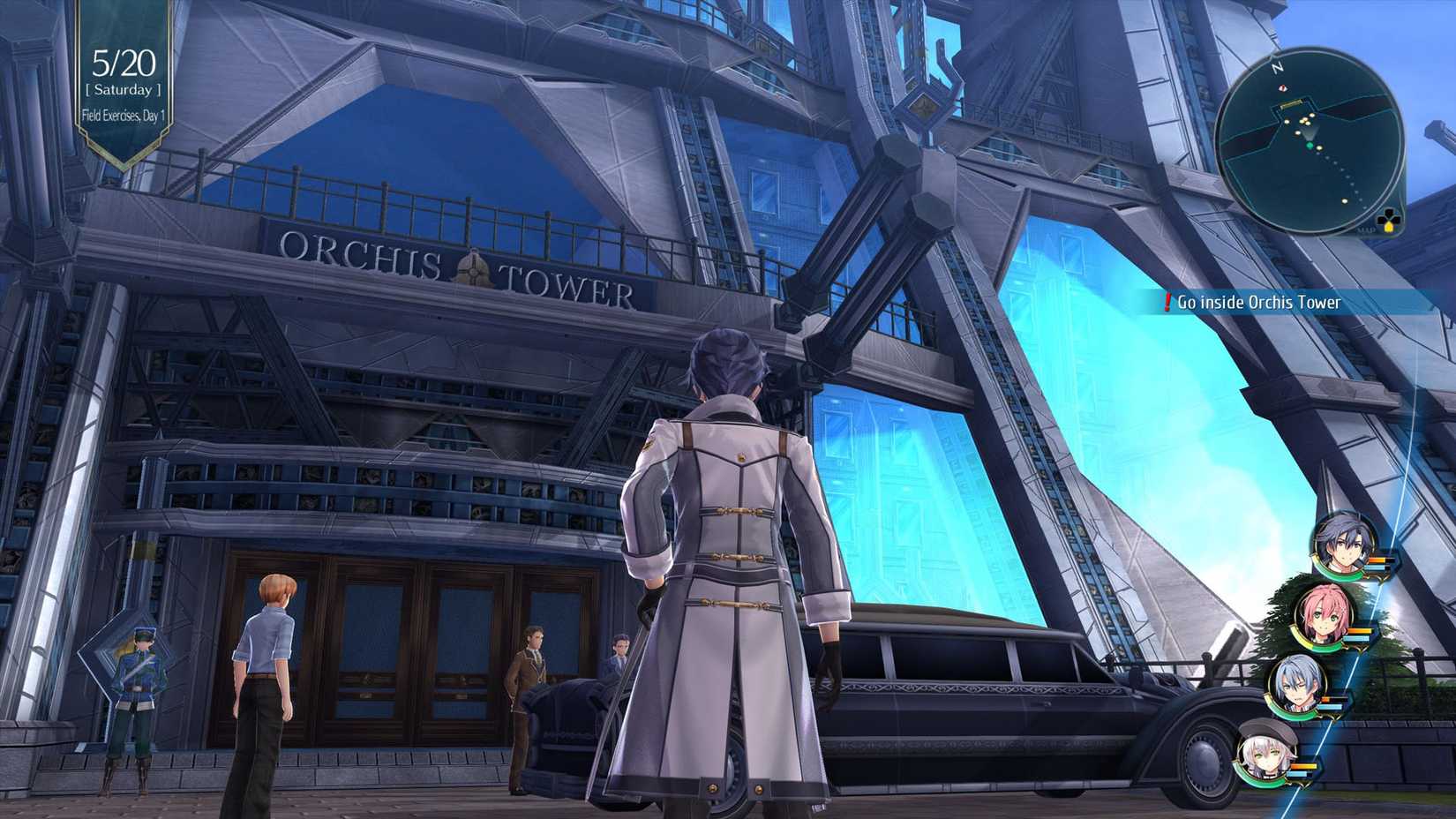This screenshot has width=1456, height=819.
Task: Click Rean's orange EP gauge
Action: pos(1377,561)
